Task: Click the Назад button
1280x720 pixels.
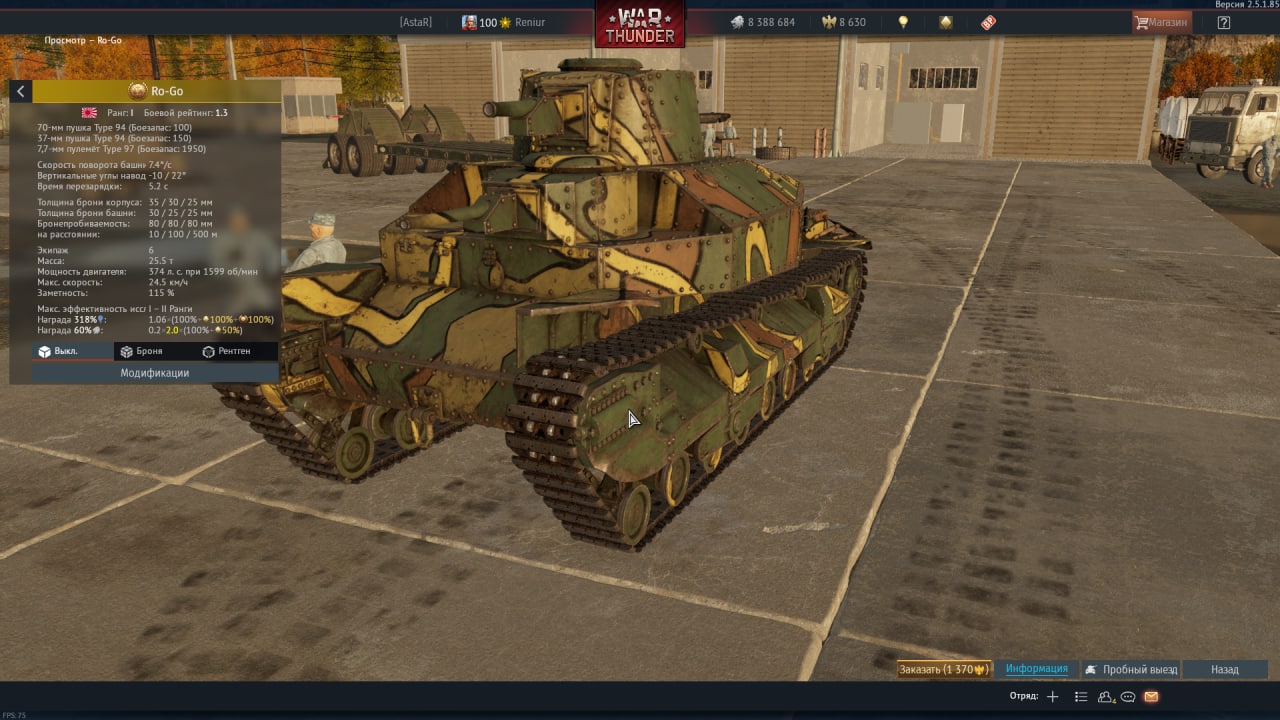Action: click(x=1224, y=669)
